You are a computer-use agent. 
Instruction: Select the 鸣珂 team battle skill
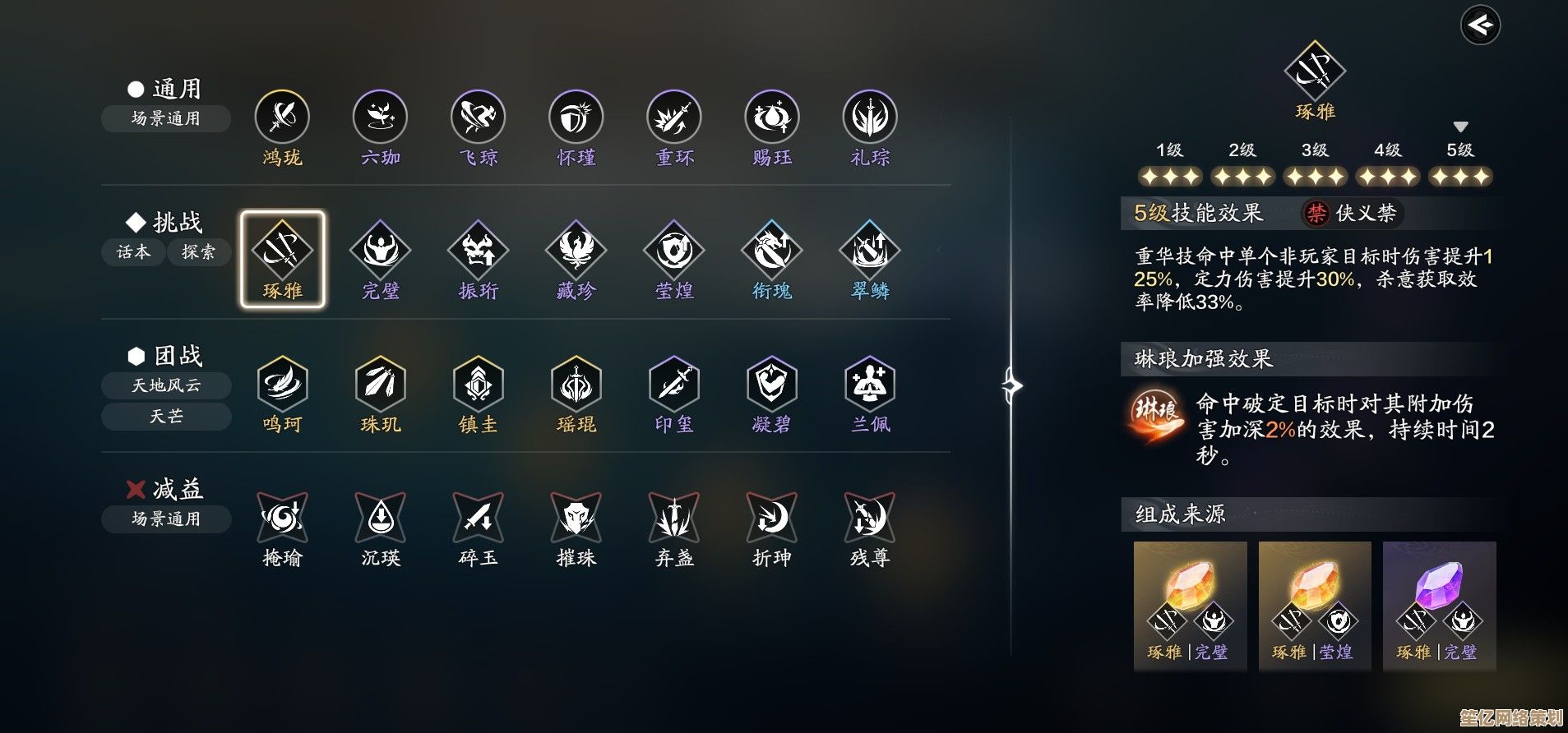tap(282, 385)
